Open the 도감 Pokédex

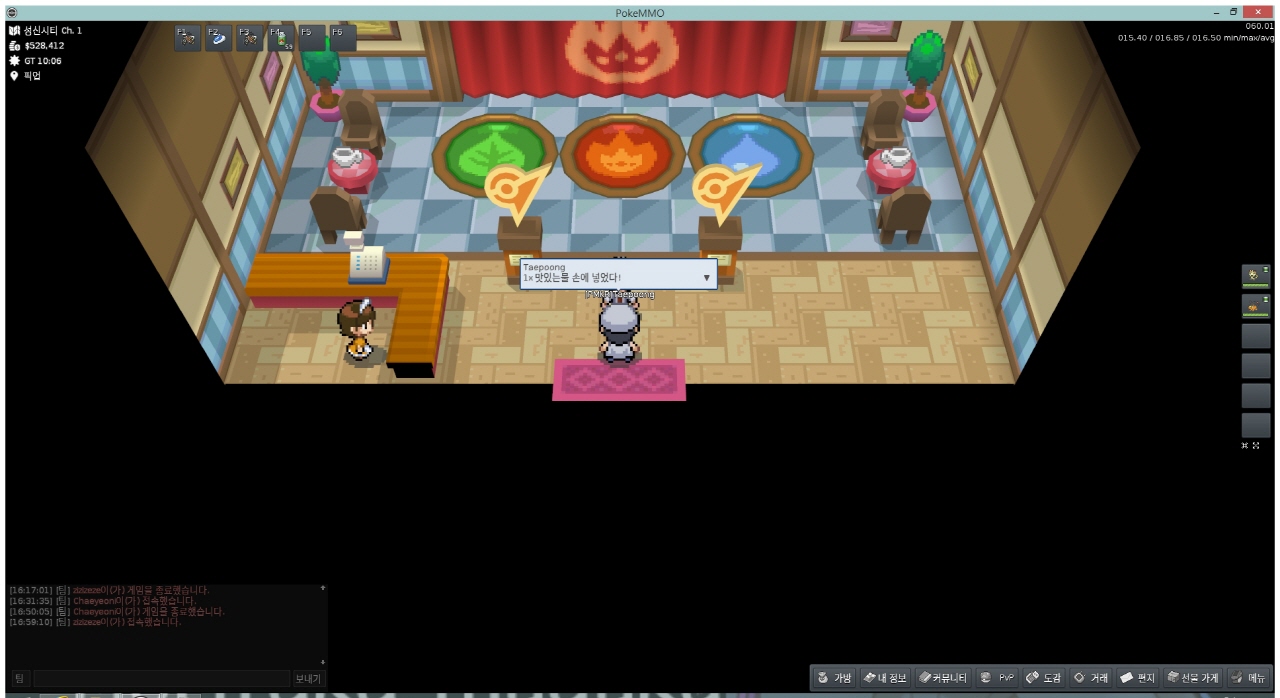(1043, 678)
